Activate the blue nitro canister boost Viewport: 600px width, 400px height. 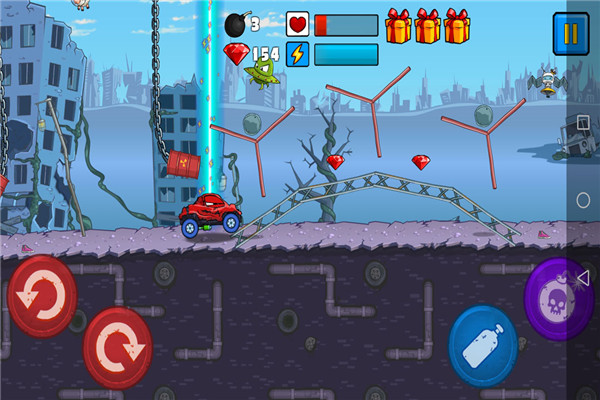[483, 345]
